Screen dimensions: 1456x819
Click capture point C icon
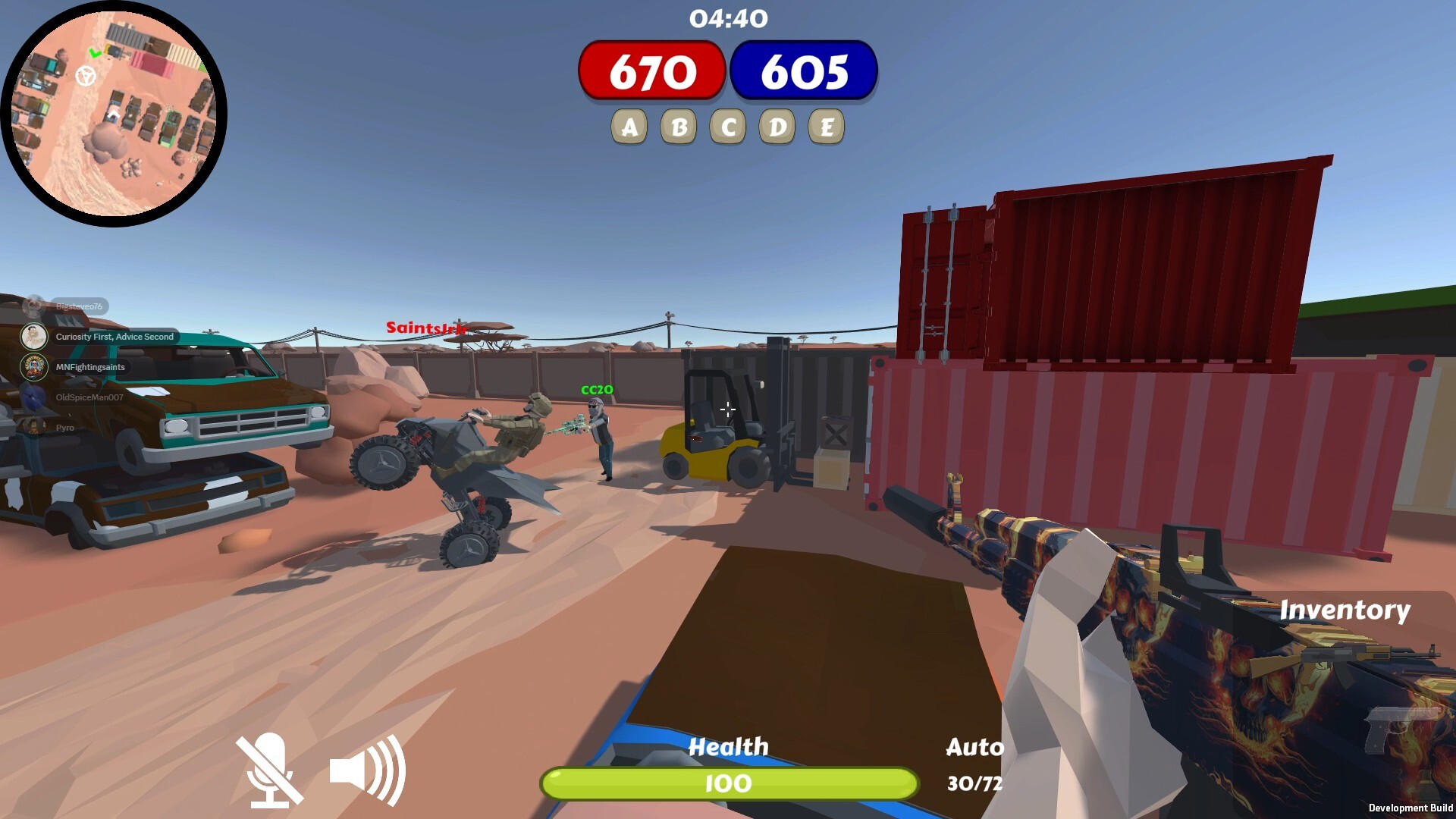(728, 127)
